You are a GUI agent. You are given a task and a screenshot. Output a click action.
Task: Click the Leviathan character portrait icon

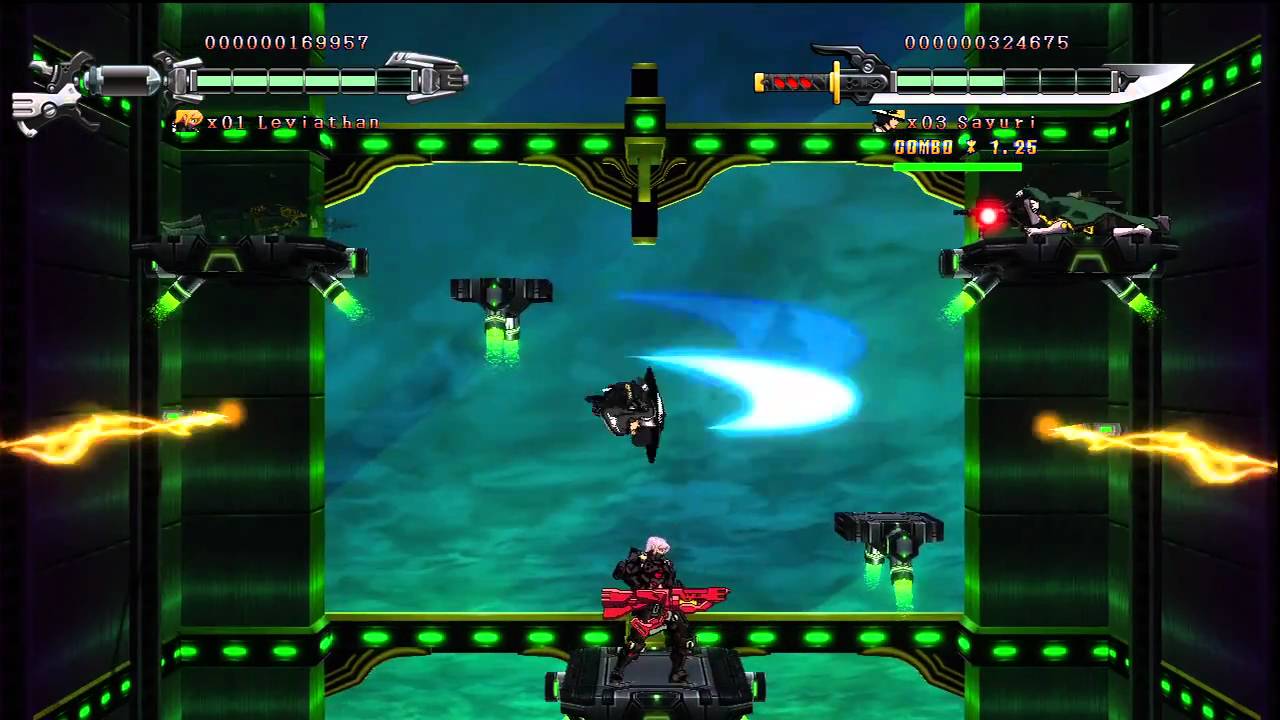pos(187,122)
